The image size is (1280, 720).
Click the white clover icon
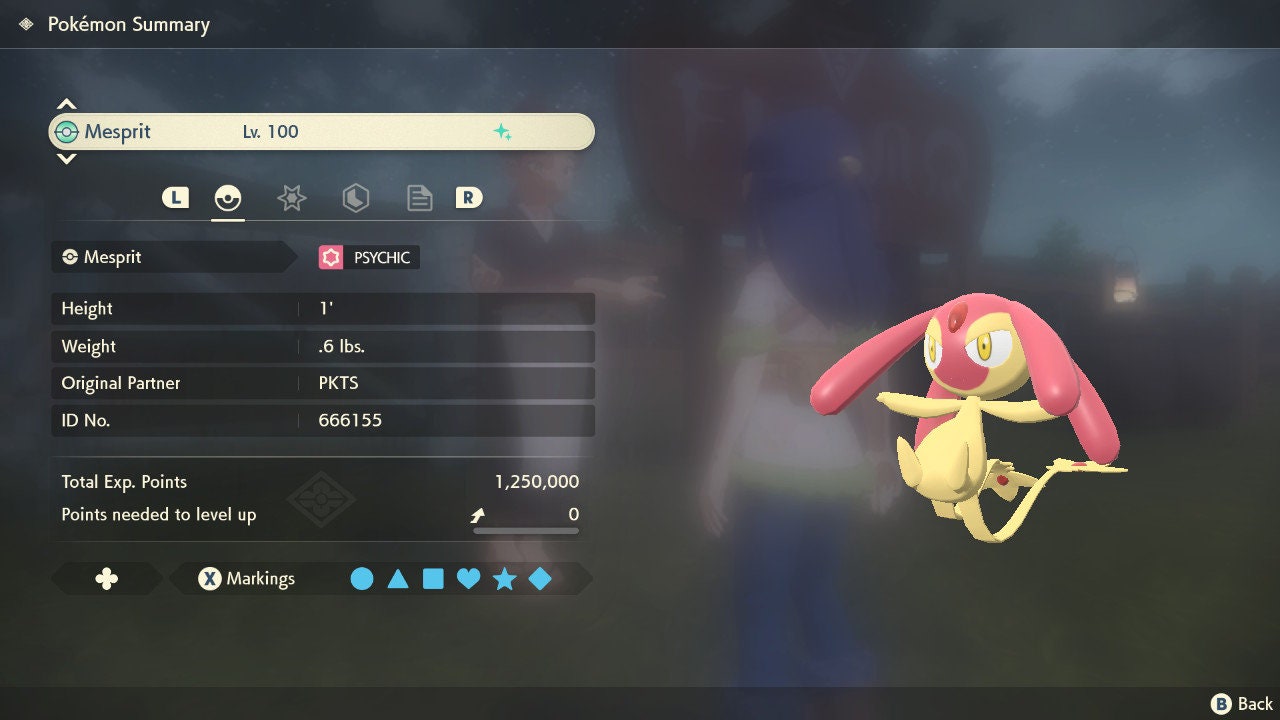point(106,579)
